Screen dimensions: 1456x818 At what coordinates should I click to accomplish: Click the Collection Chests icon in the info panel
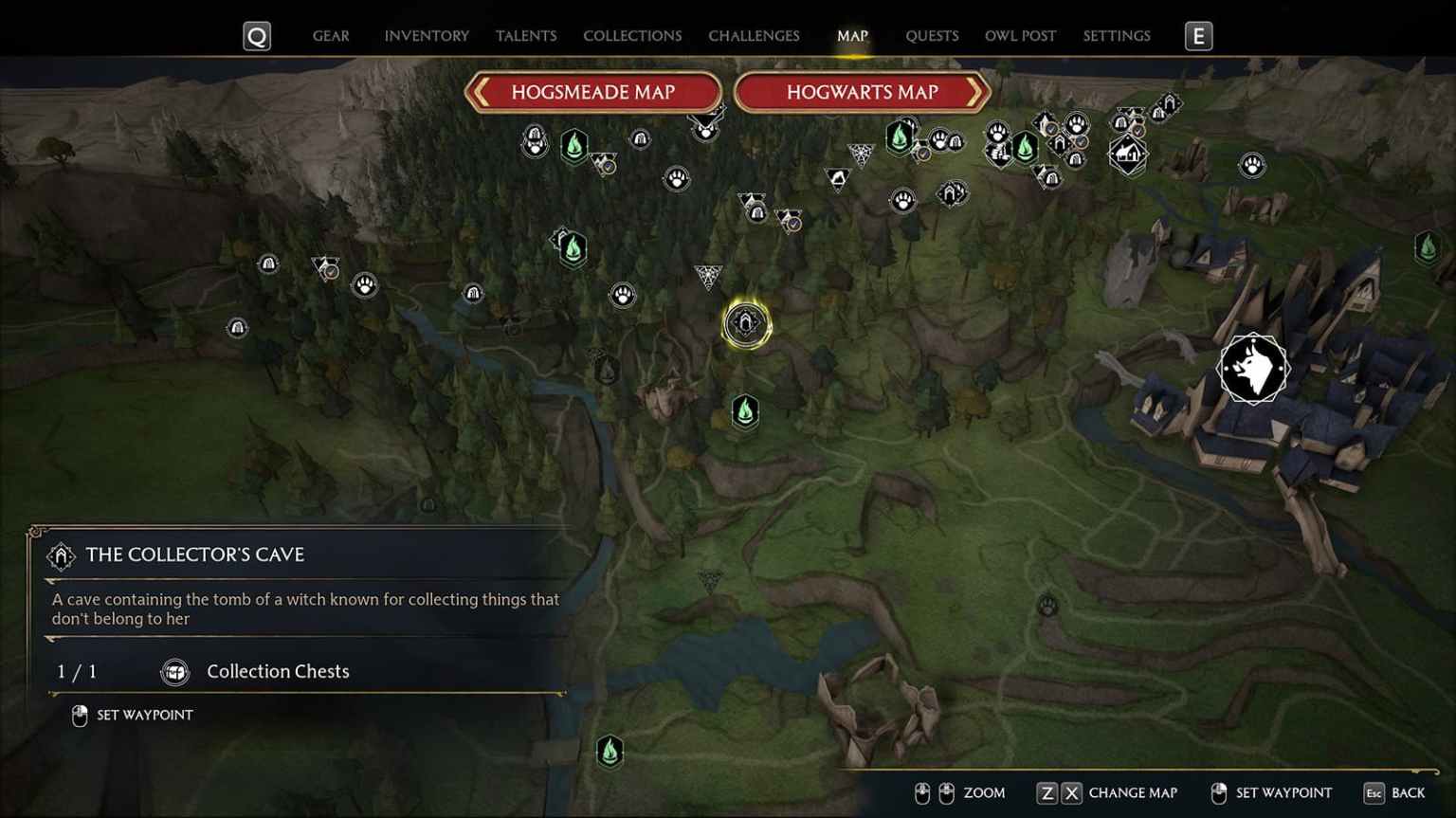(x=173, y=671)
